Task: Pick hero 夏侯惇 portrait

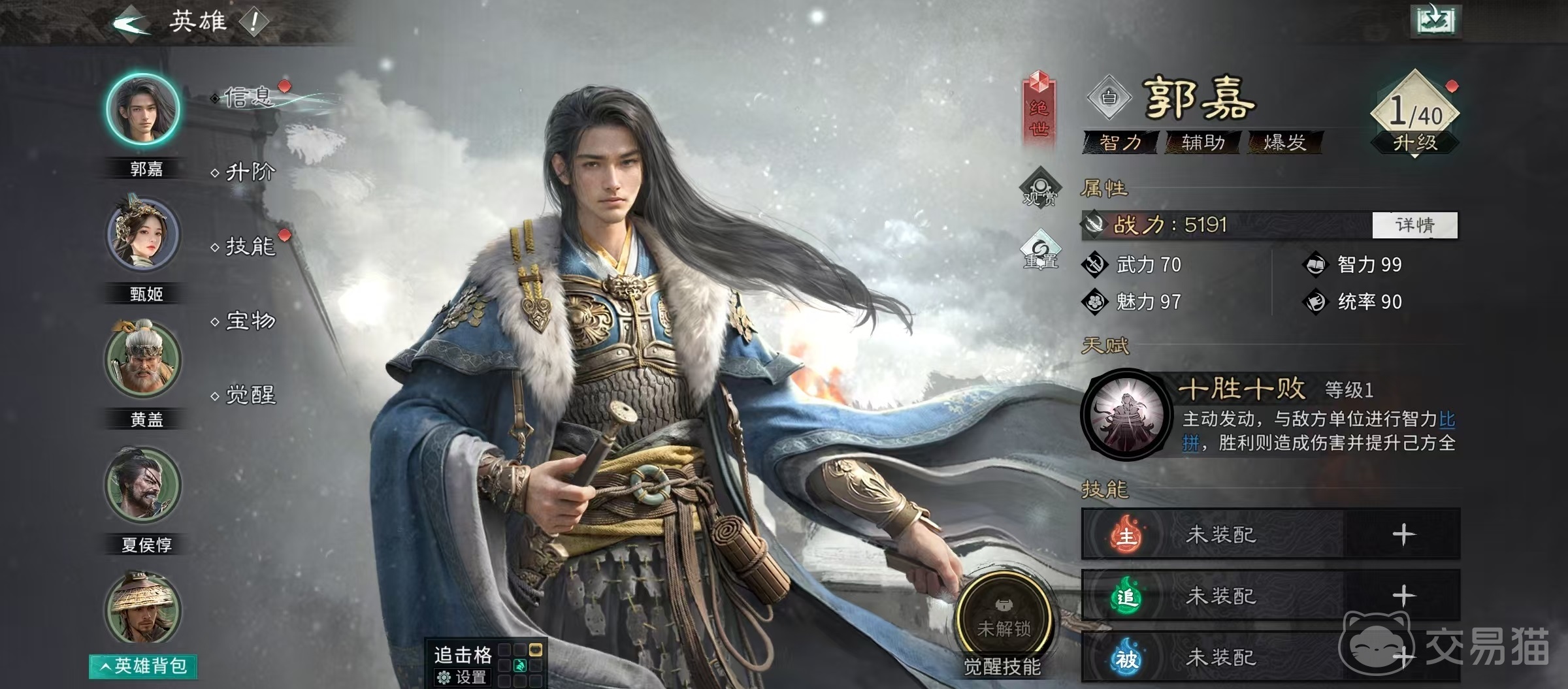Action: (143, 485)
